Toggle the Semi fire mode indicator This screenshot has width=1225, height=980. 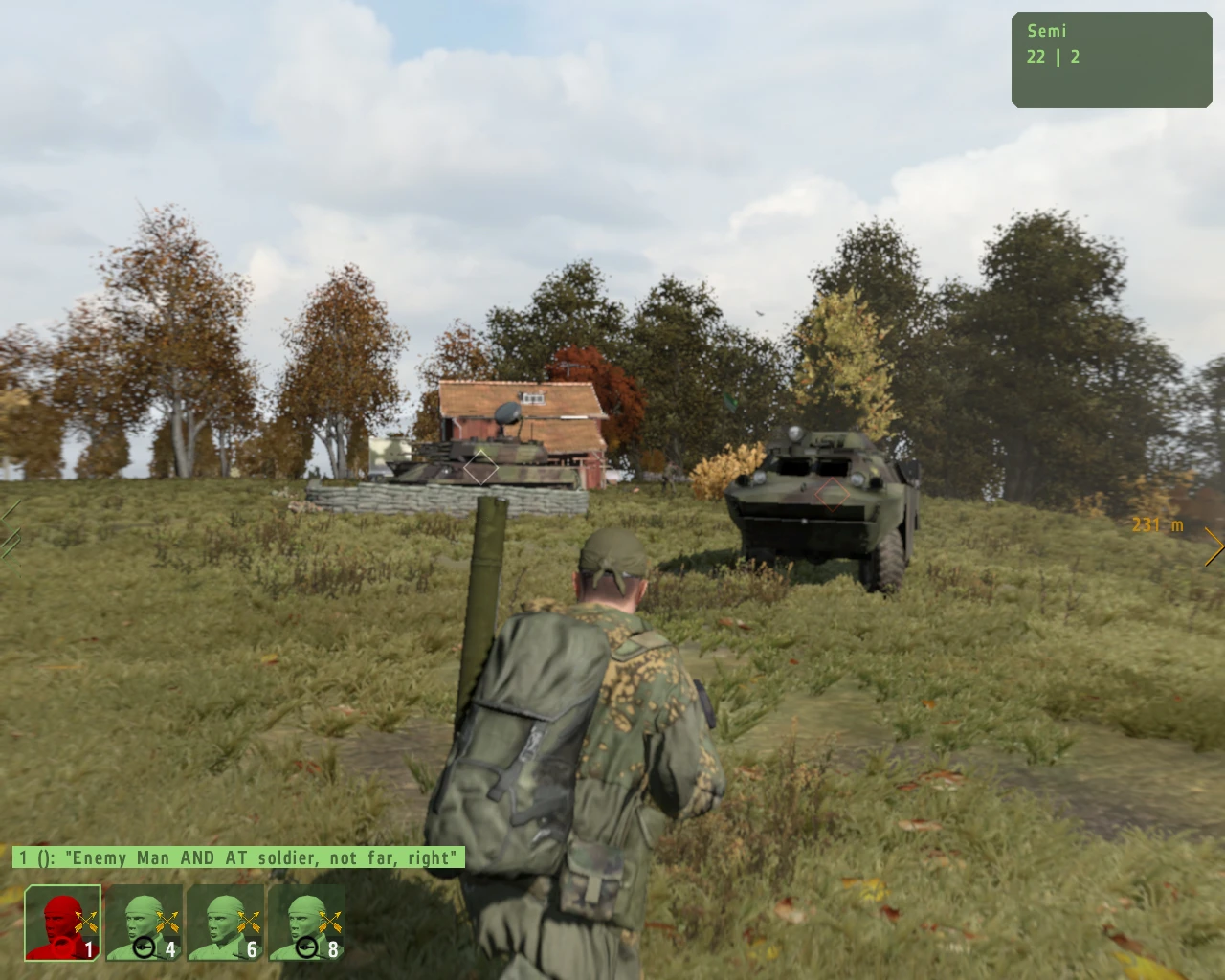point(1045,31)
